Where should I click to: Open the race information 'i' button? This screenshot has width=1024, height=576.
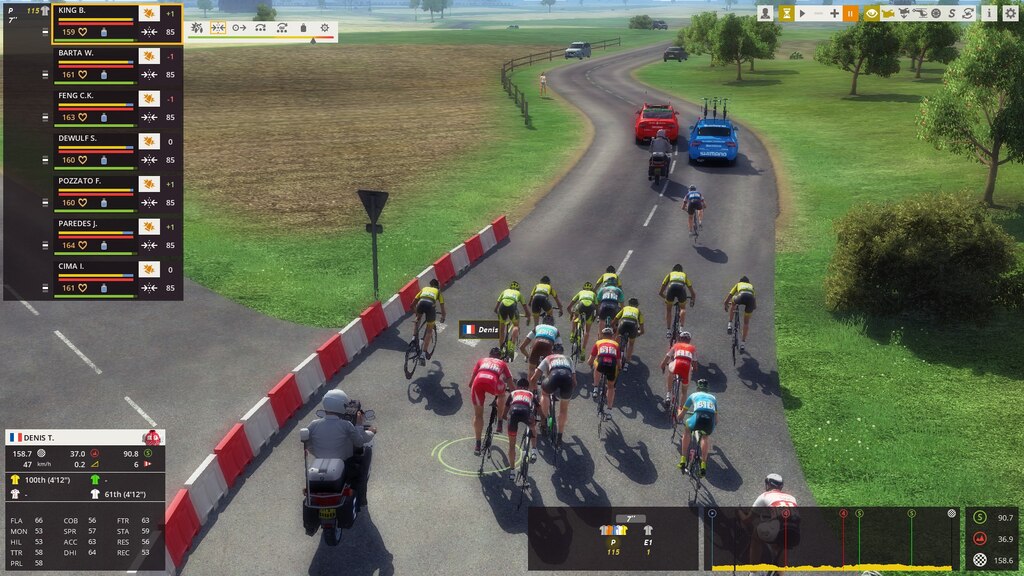tap(988, 13)
